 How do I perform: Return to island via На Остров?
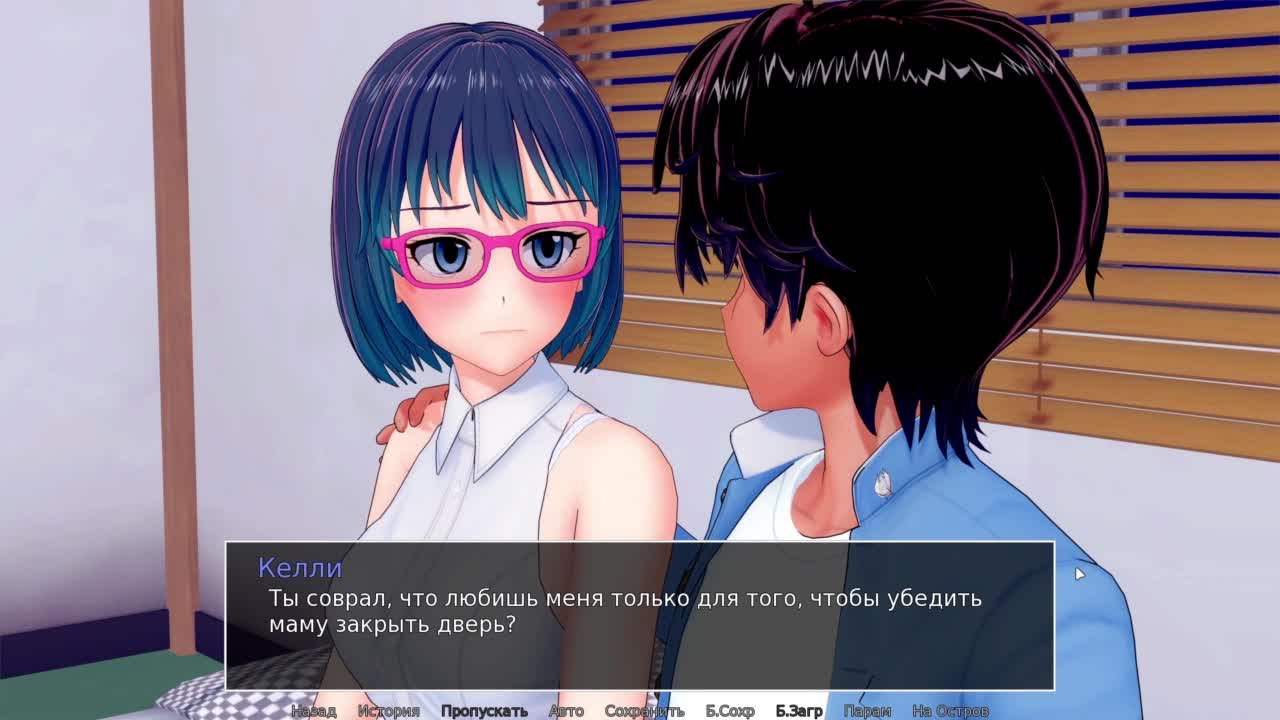click(x=950, y=711)
